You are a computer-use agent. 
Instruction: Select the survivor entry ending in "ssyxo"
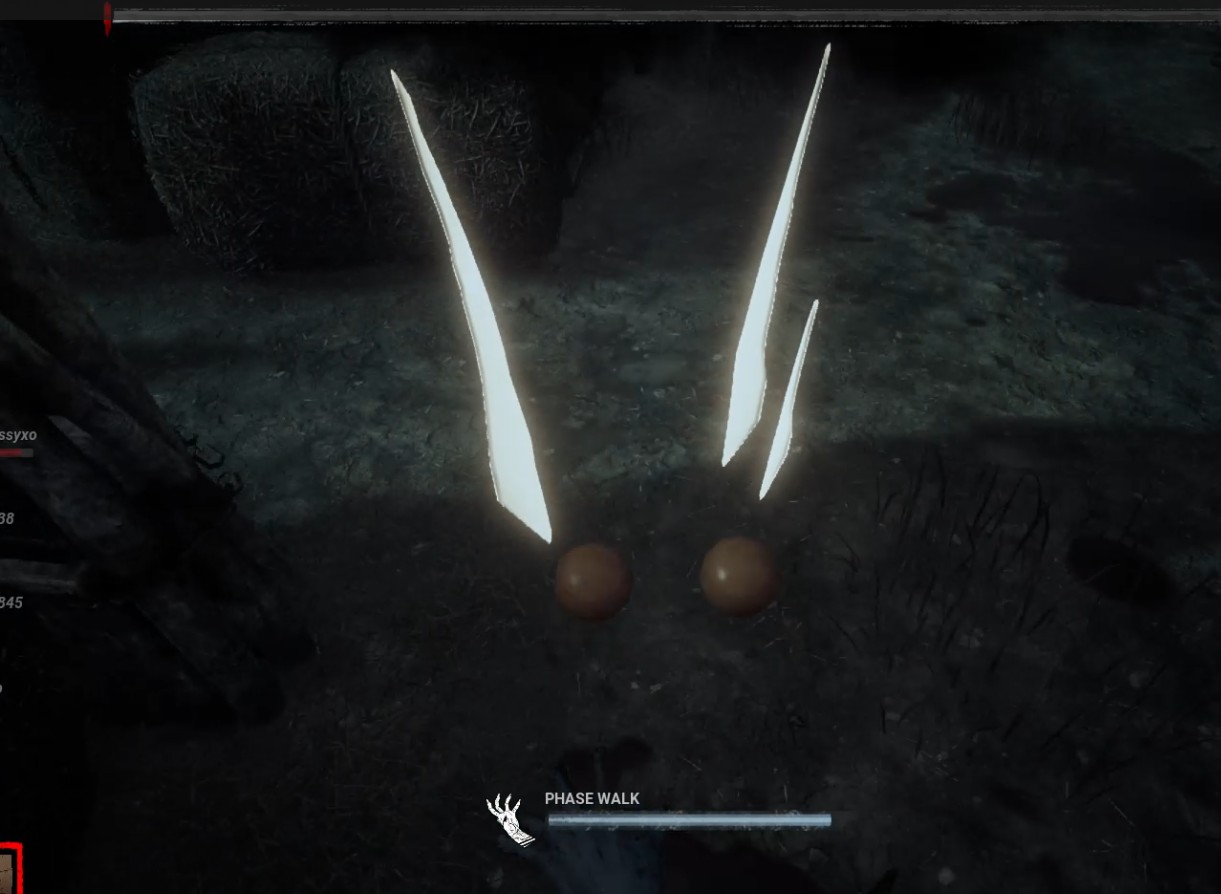[x=19, y=436]
